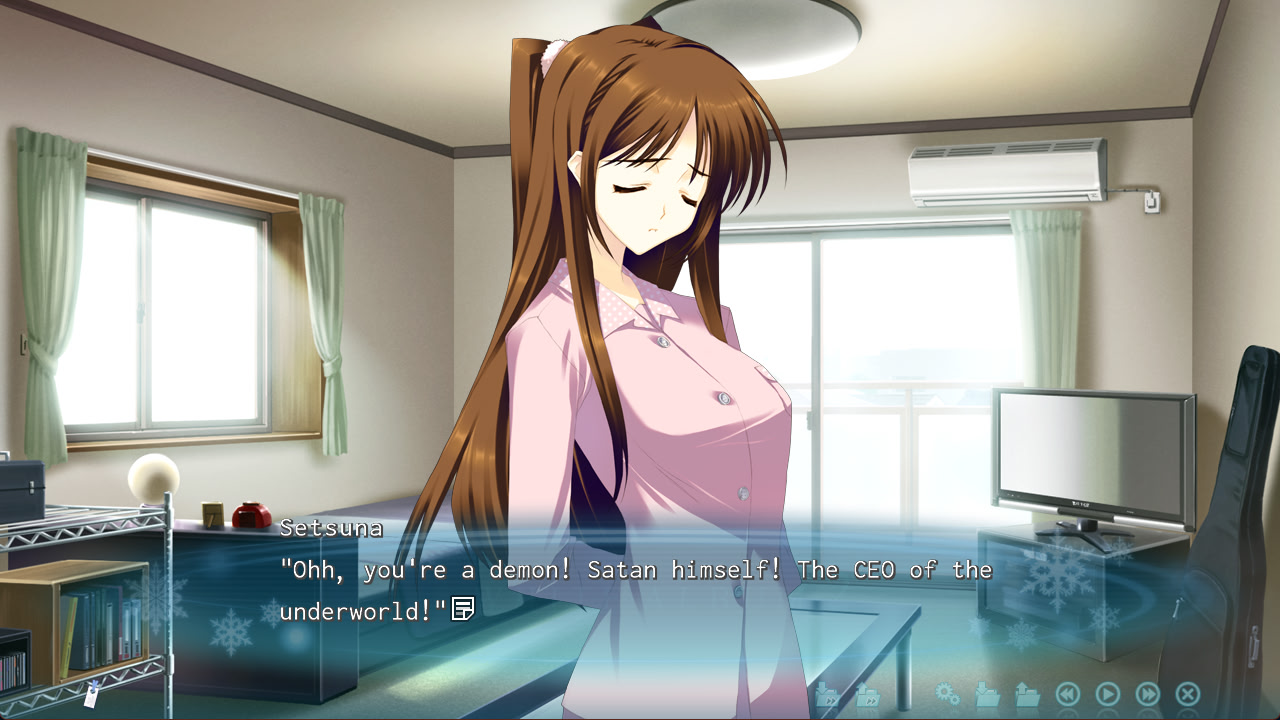Open the backlog using the rewind icon
Image resolution: width=1280 pixels, height=720 pixels.
1068,692
